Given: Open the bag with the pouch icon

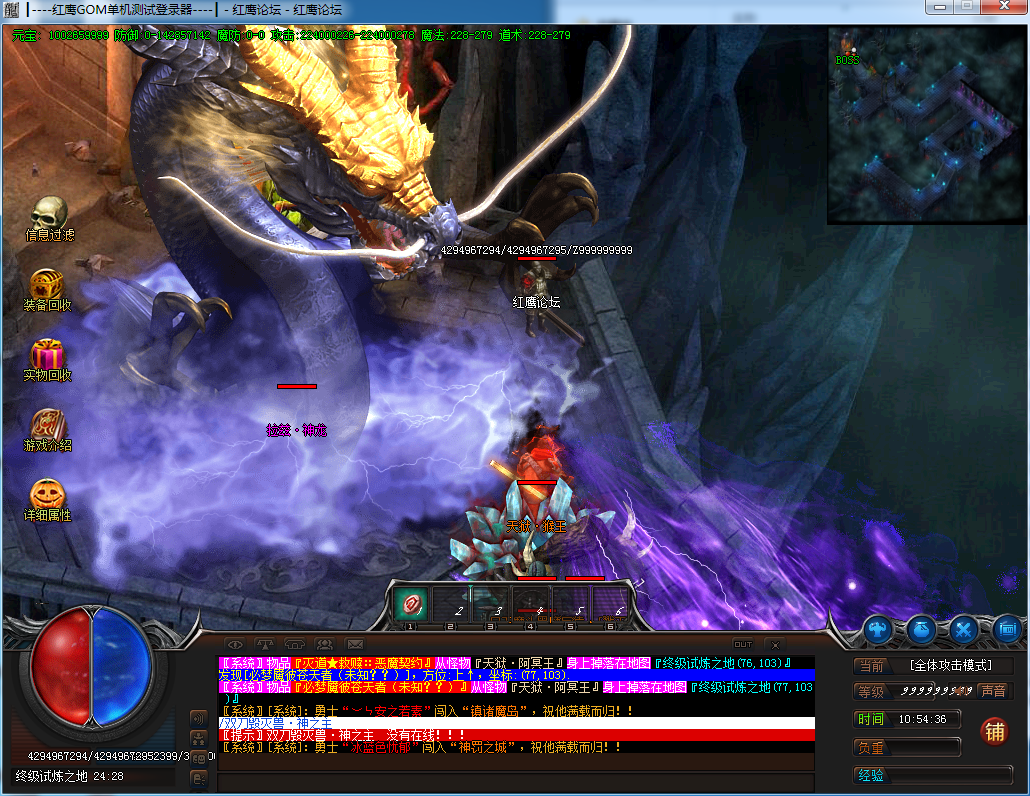Looking at the screenshot, I should 921,630.
